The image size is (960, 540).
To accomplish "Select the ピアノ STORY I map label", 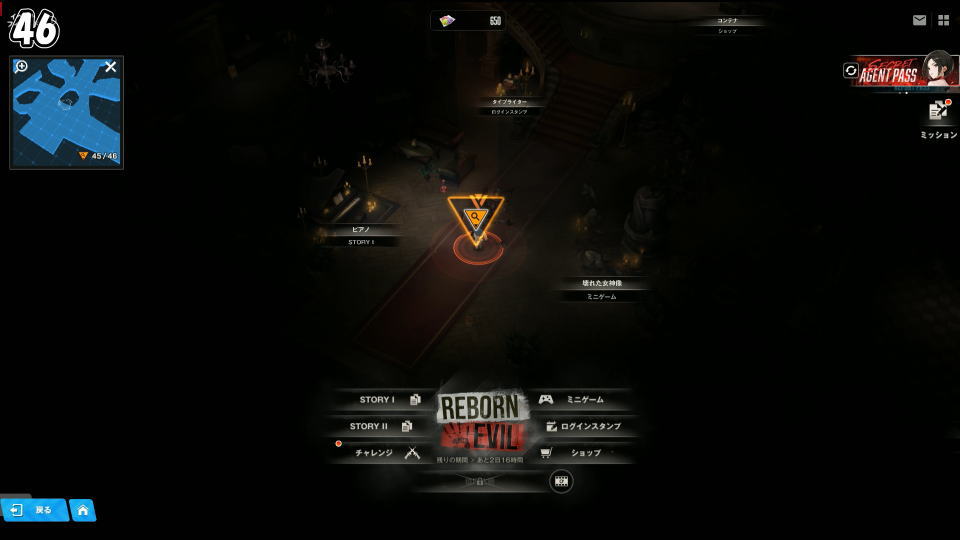I will coord(361,235).
